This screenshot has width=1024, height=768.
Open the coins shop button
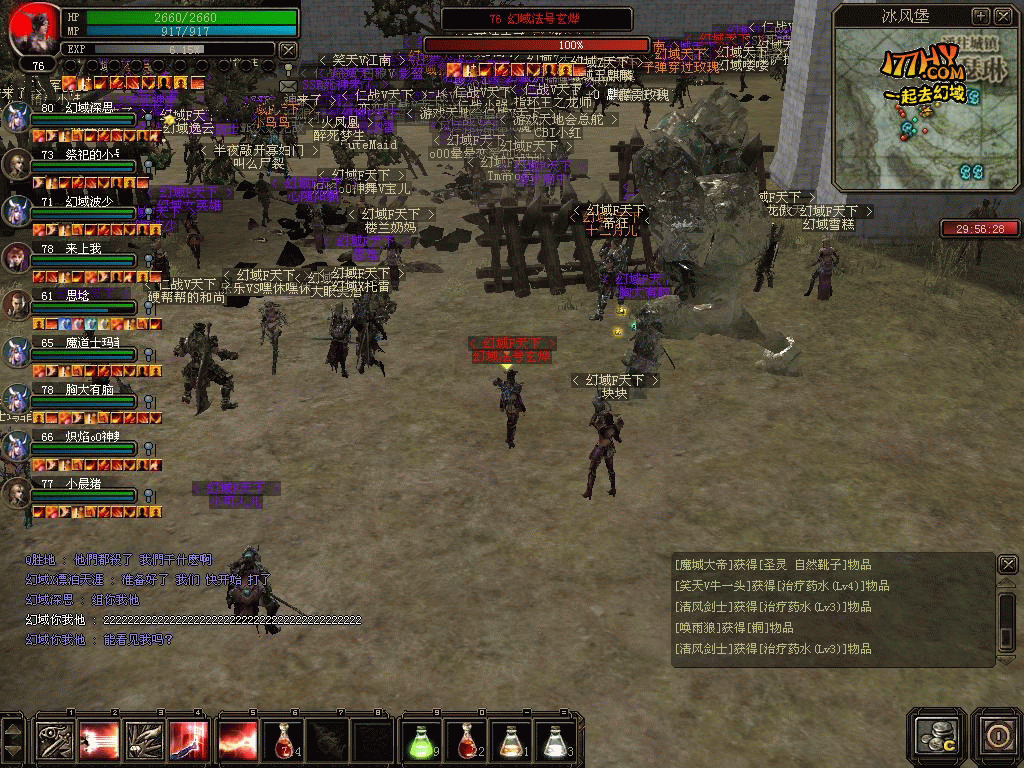click(938, 734)
